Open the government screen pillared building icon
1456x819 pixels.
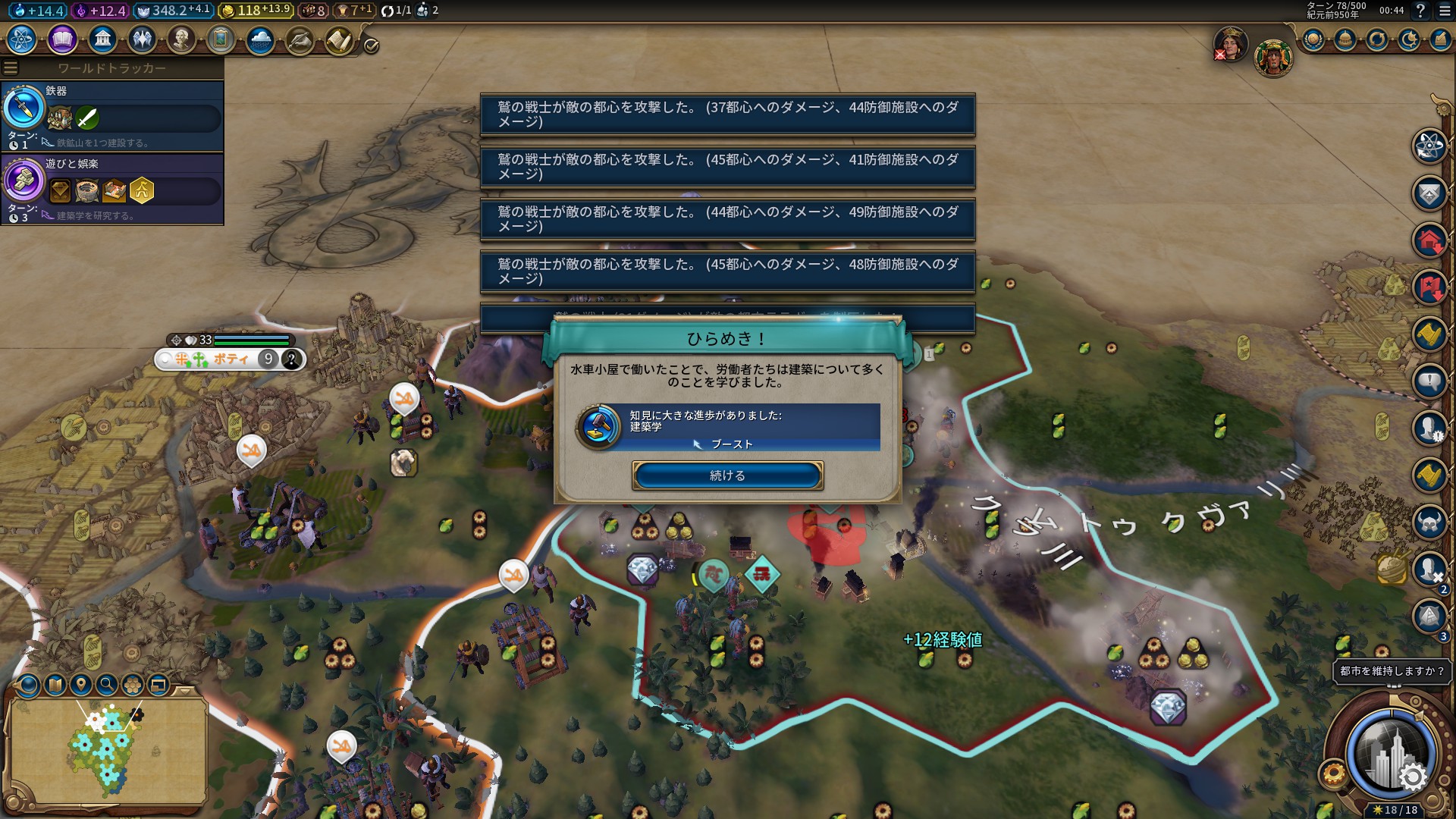click(102, 39)
